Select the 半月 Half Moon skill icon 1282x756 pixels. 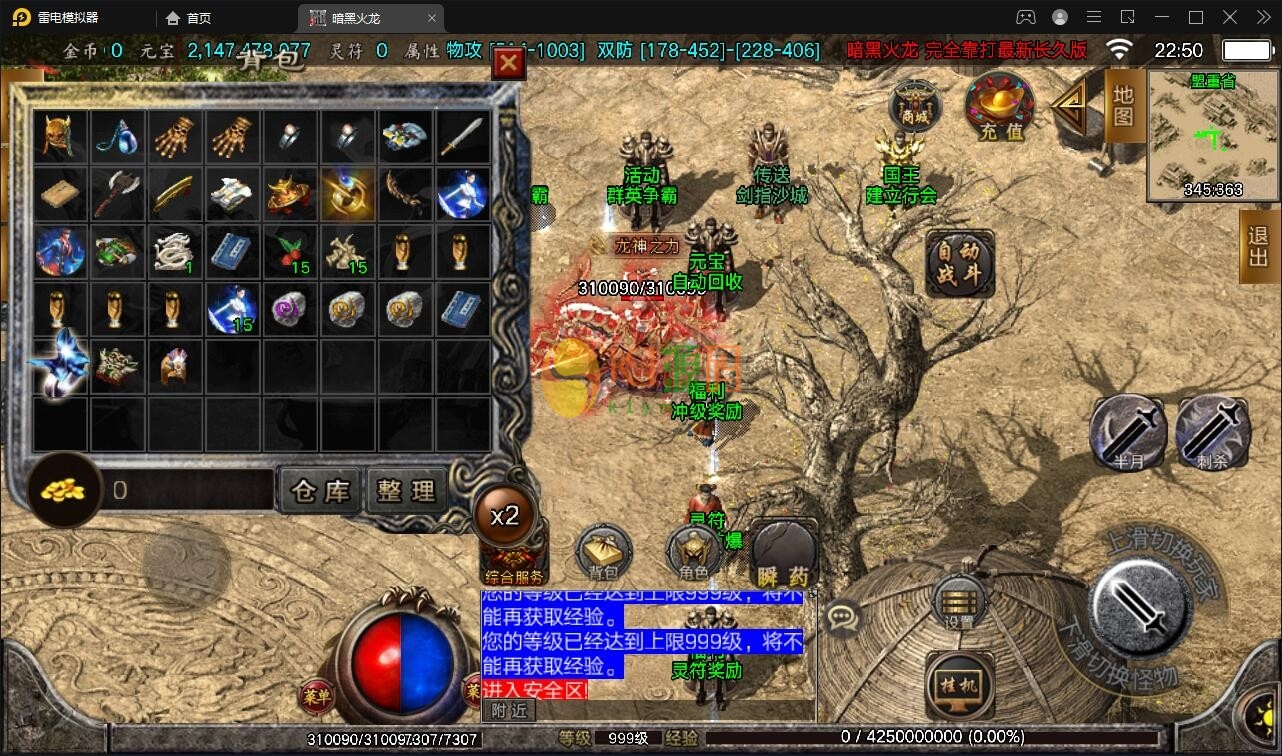[x=1128, y=432]
